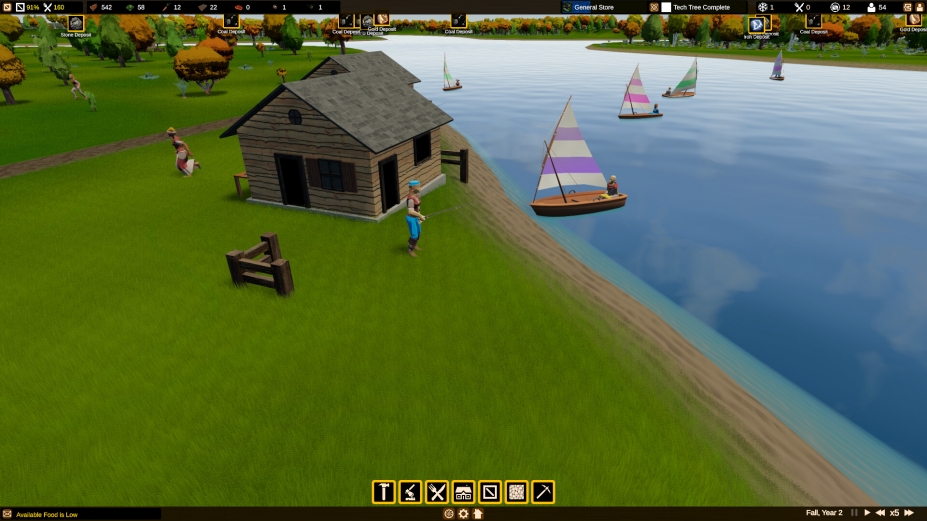The image size is (927, 521).
Task: Click the round wheel icon beside the gear
Action: [x=449, y=514]
